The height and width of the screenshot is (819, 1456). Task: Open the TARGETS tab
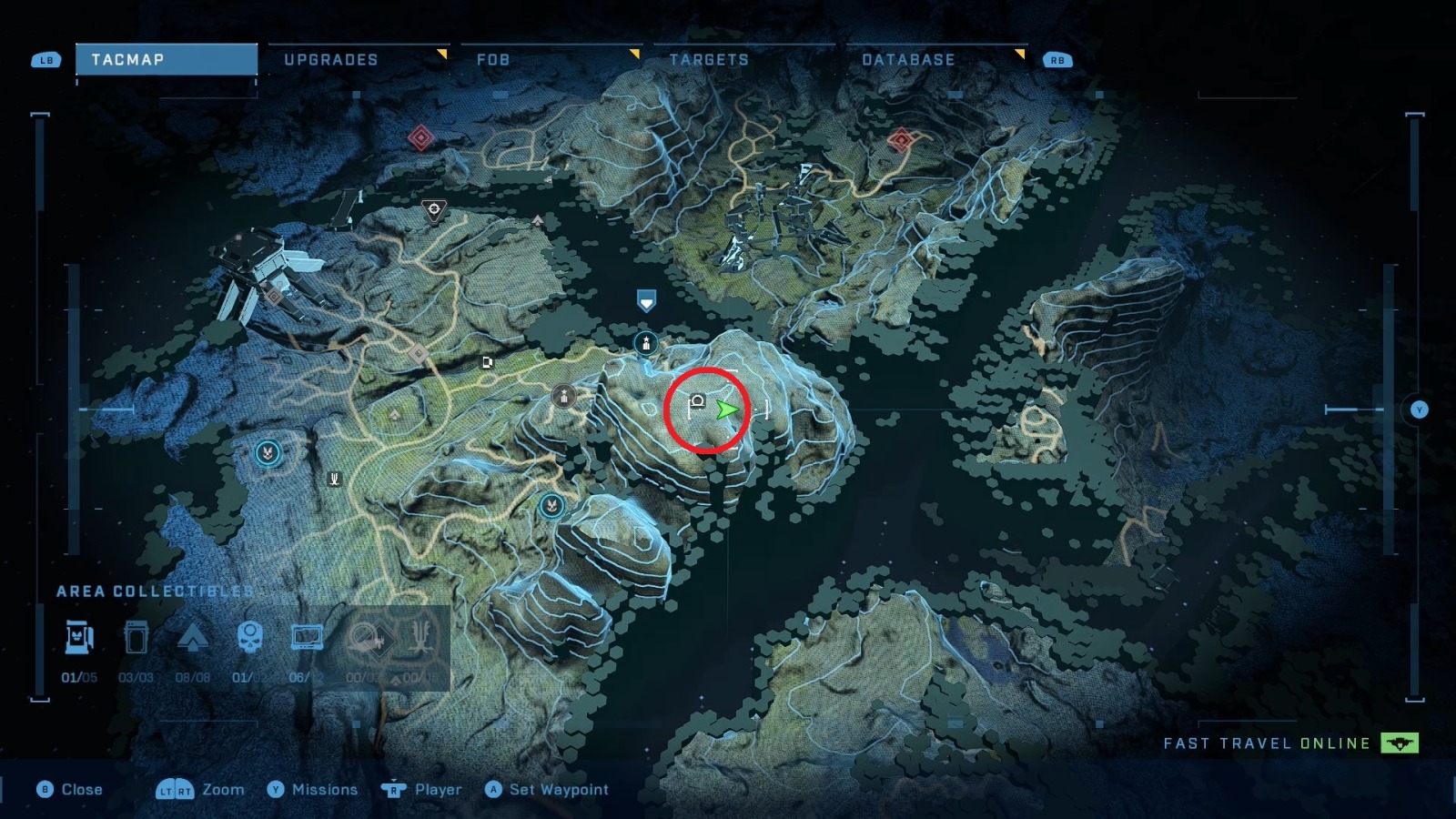click(x=709, y=59)
